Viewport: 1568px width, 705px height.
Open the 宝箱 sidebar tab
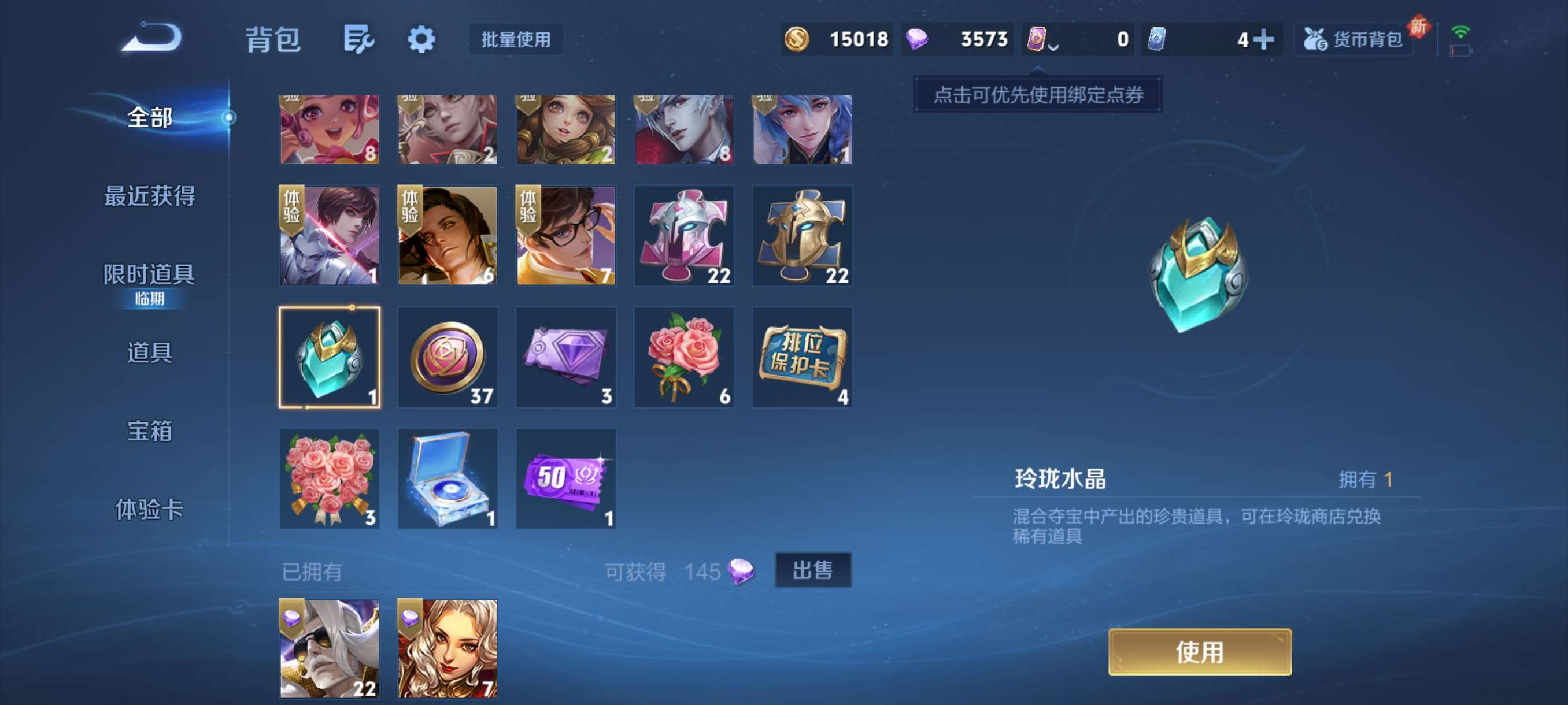point(150,431)
